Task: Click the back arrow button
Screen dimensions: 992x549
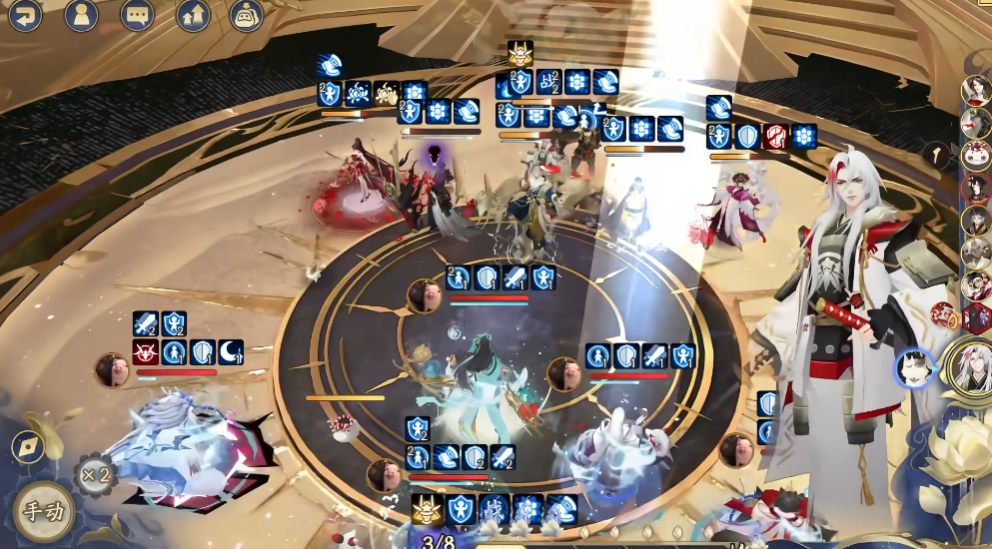Action: [x=25, y=15]
